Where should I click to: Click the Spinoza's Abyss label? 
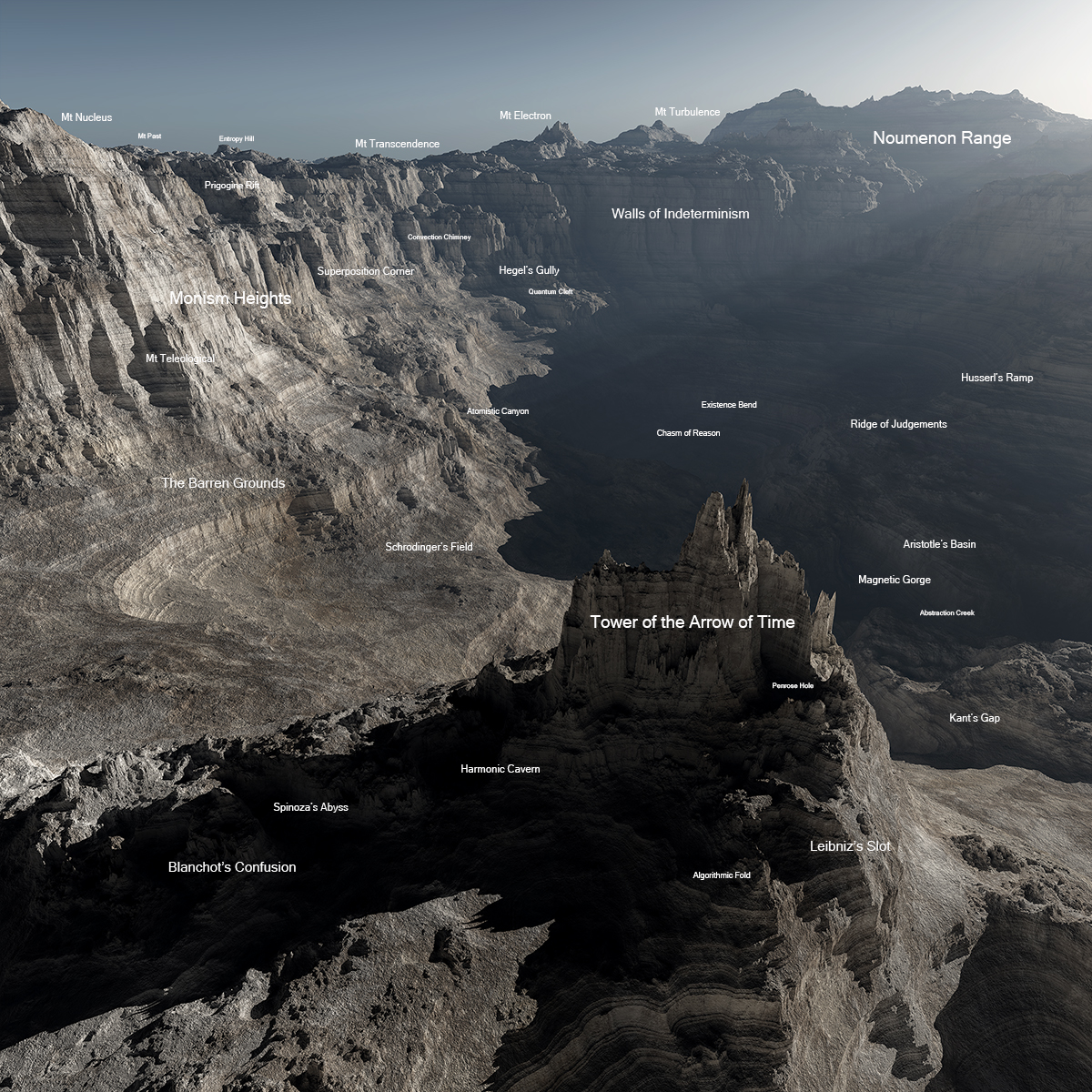[x=310, y=807]
